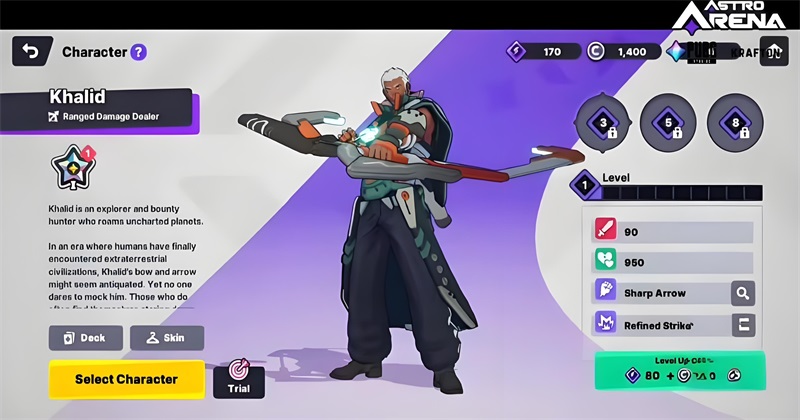Inspect Sharp Arrow with magnifier button

[x=742, y=293]
